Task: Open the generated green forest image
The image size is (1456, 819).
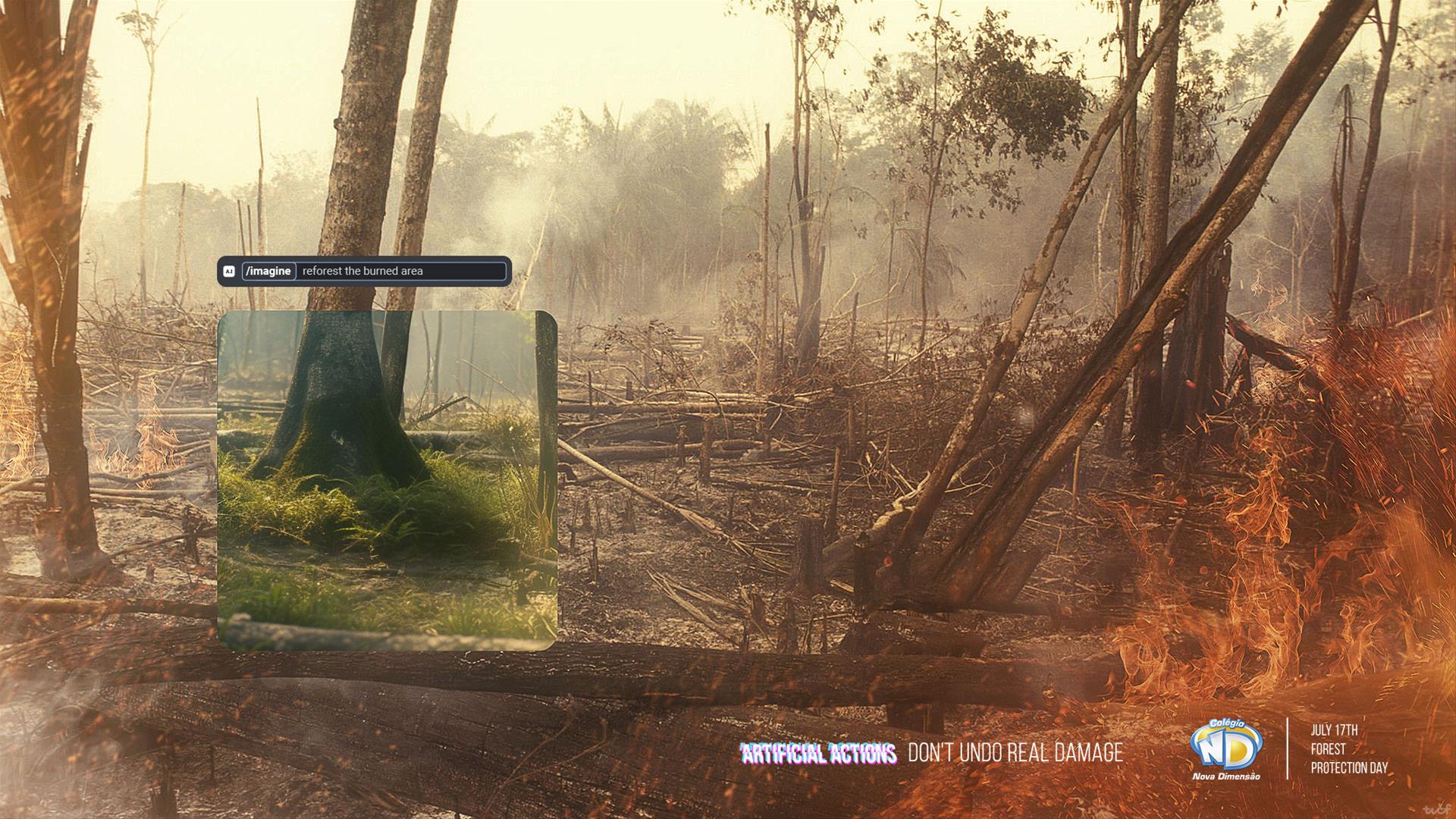Action: [x=388, y=480]
